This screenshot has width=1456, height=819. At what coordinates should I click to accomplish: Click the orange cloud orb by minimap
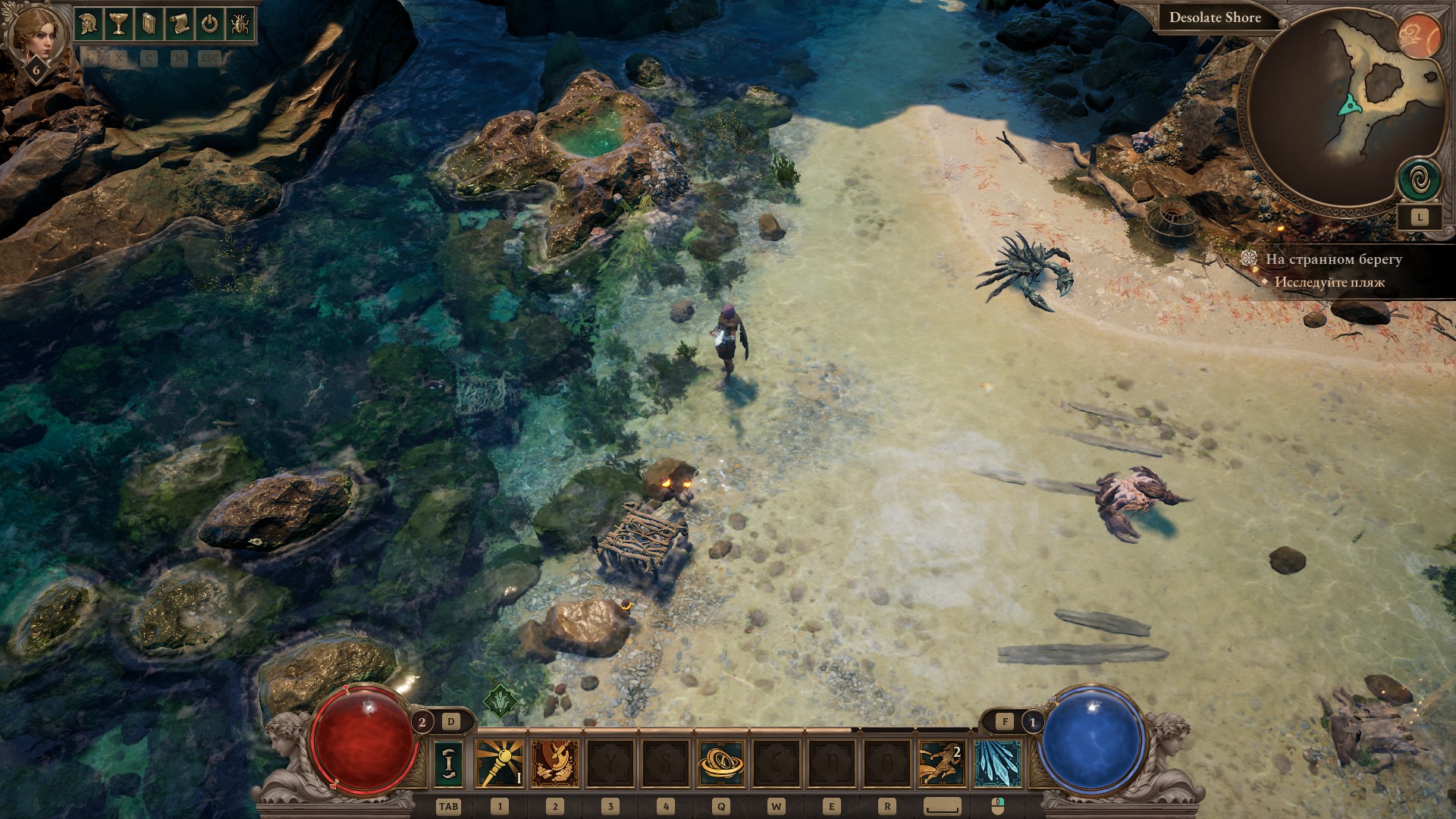pos(1419,35)
